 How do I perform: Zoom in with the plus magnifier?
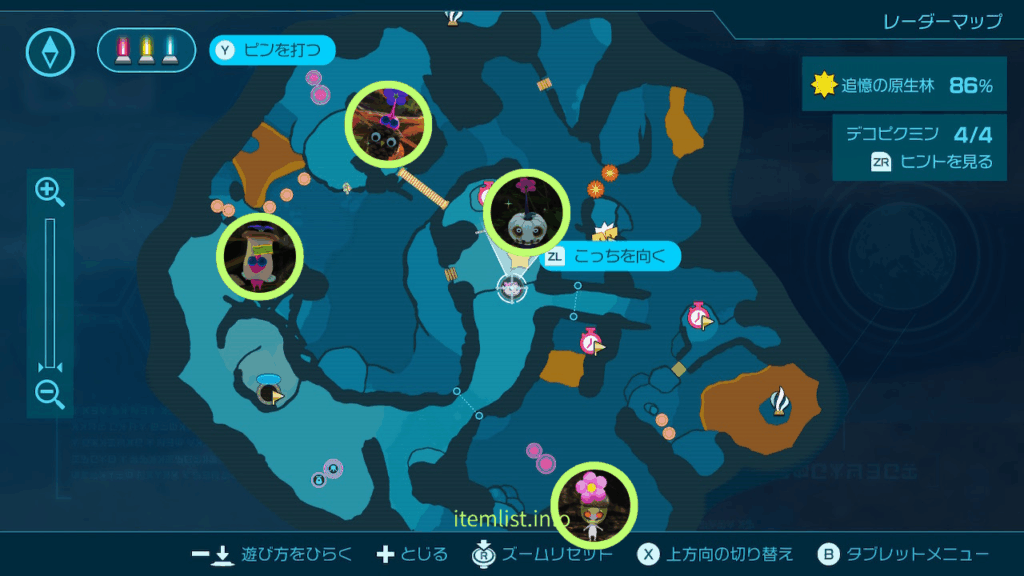point(50,191)
